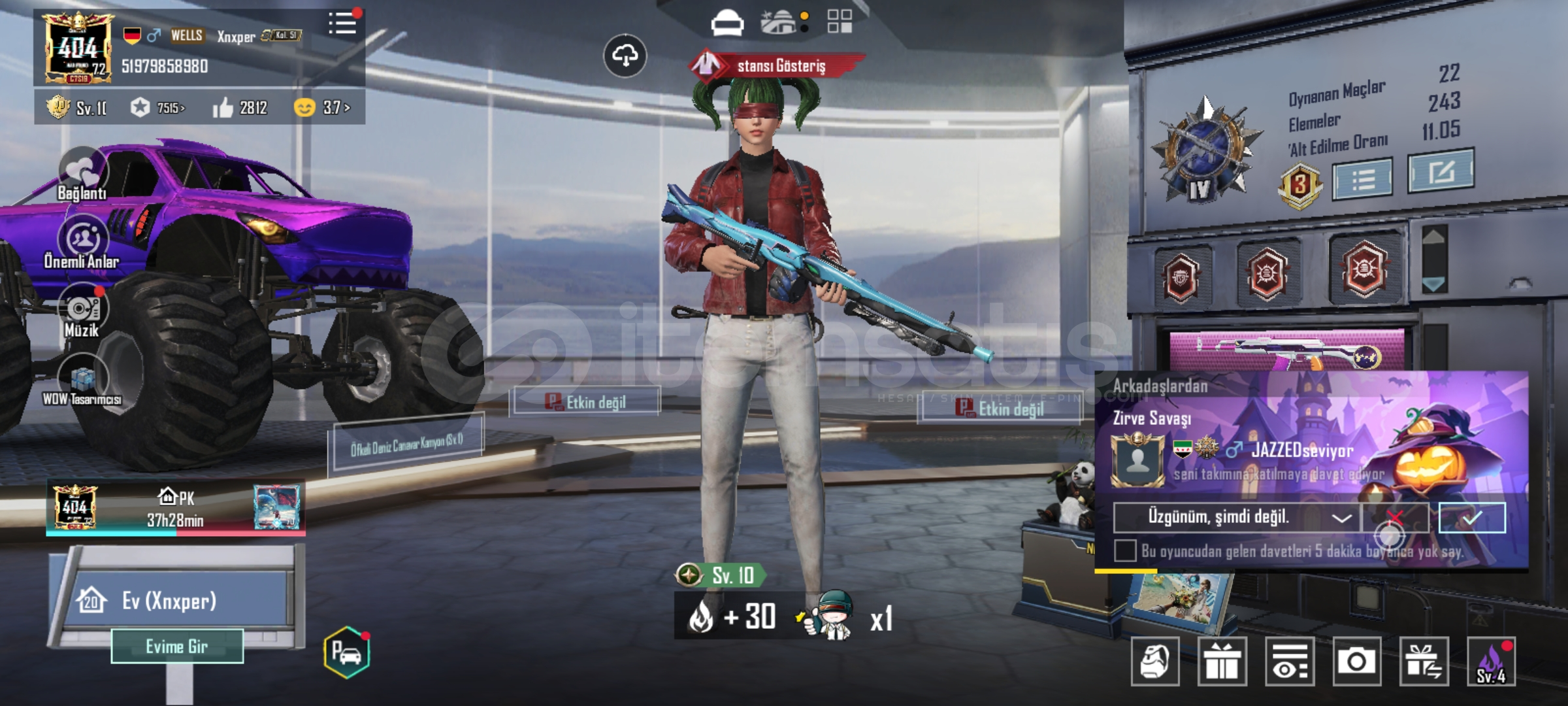Open the list menu with red notification dot
The image size is (1568, 706).
tap(343, 24)
